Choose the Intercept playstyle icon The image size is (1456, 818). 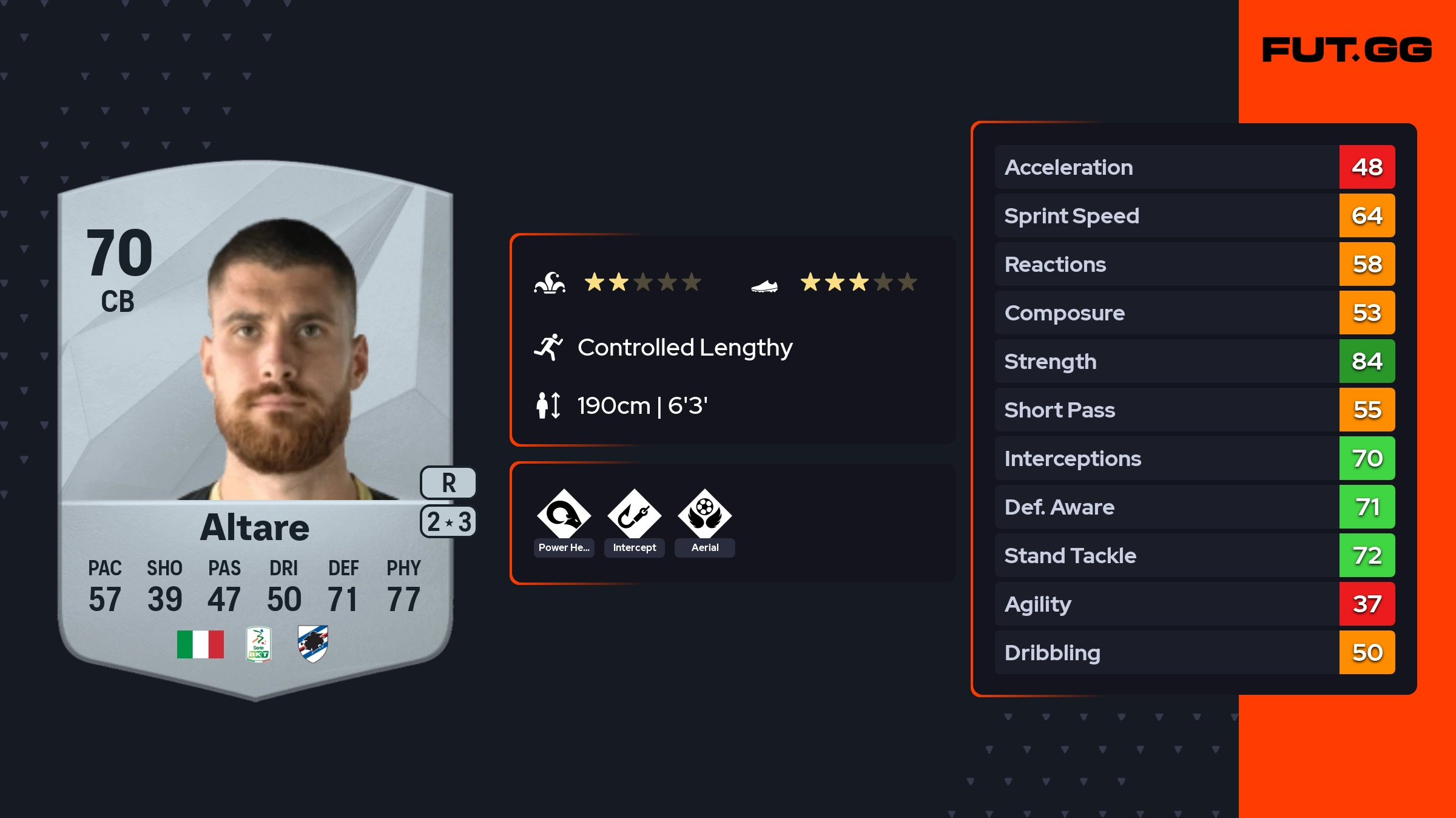click(634, 515)
